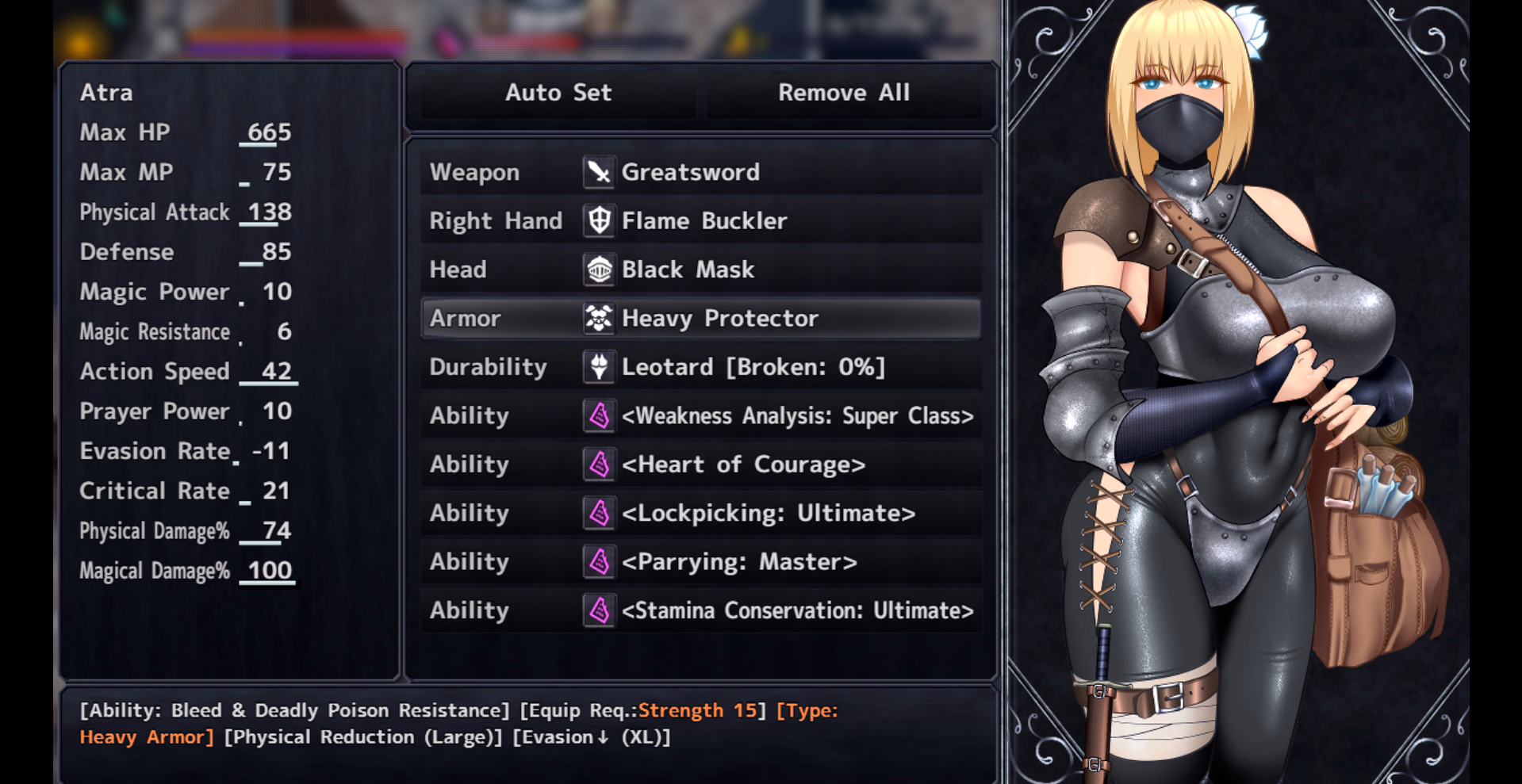
Task: Open the Flame Buckler right hand slot
Action: click(x=700, y=220)
